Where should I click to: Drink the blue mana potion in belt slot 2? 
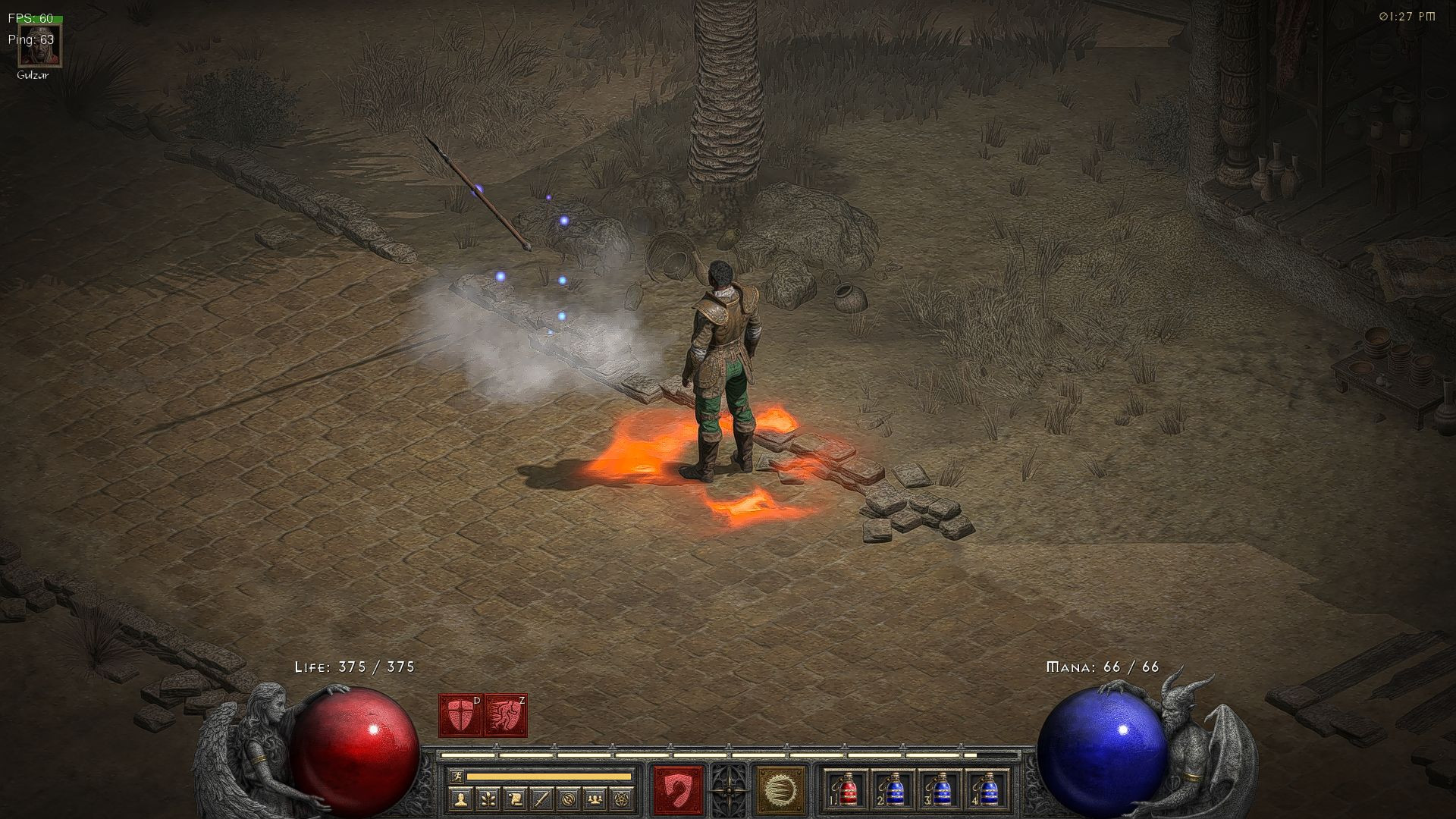[x=895, y=792]
